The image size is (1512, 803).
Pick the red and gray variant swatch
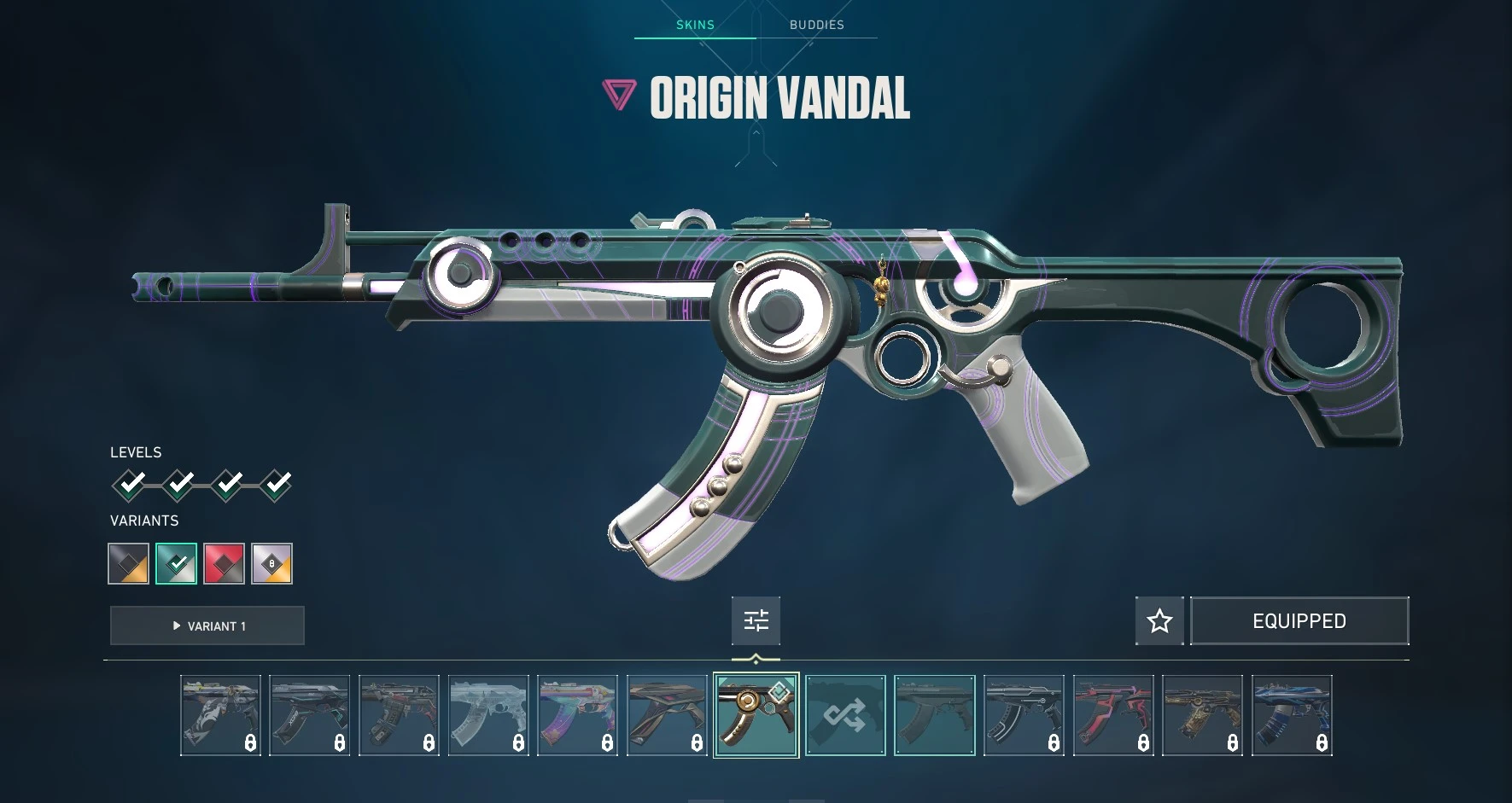225,564
